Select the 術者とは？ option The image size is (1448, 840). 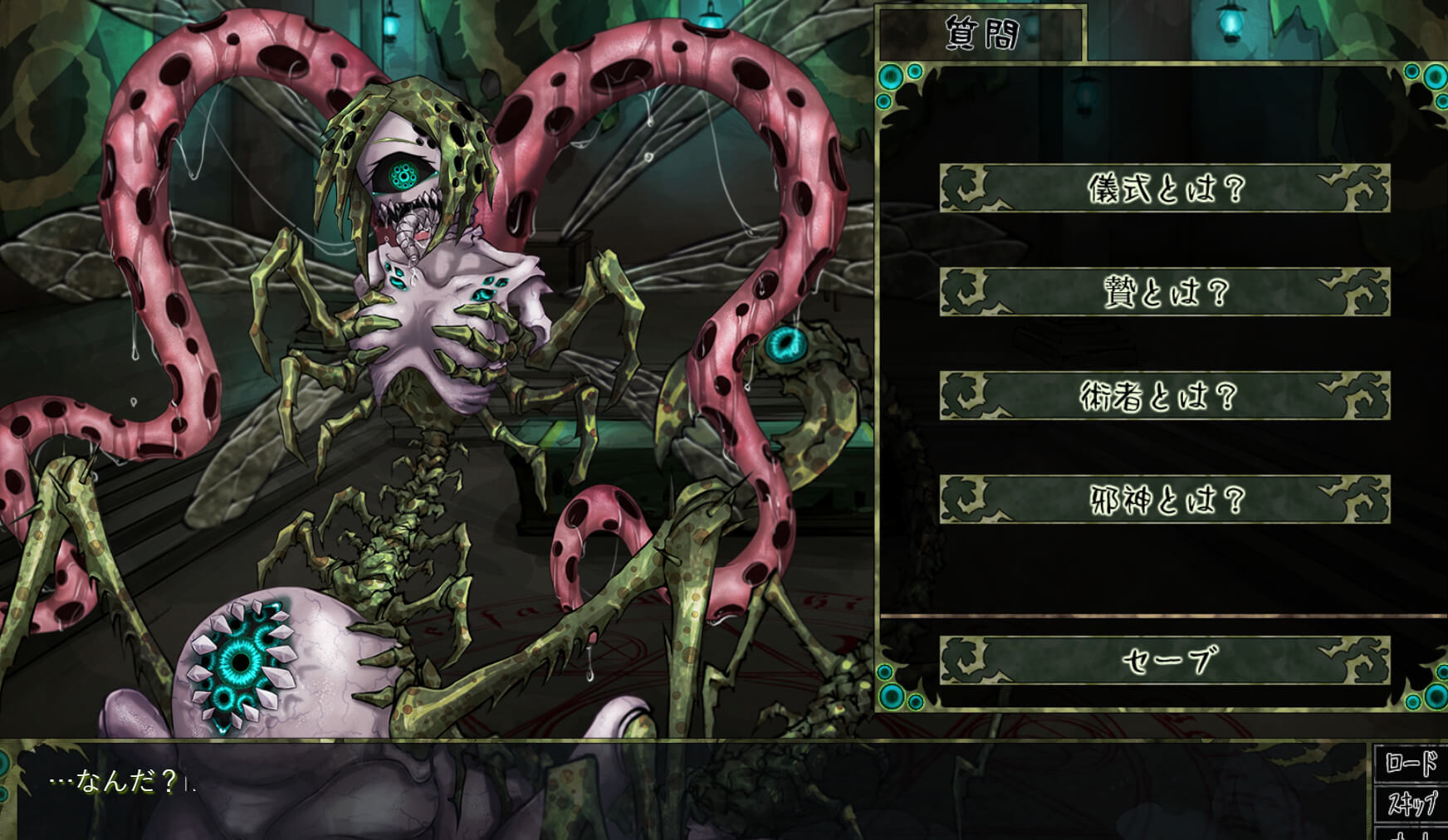point(1164,396)
